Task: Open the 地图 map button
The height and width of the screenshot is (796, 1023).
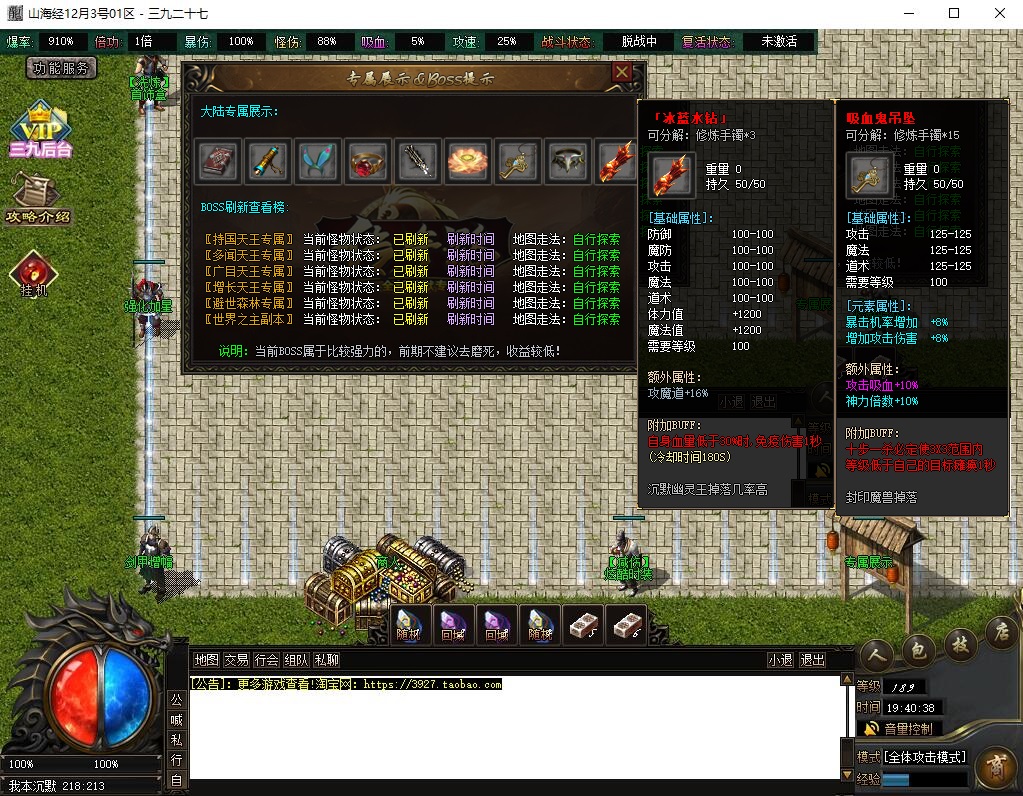Action: tap(206, 660)
